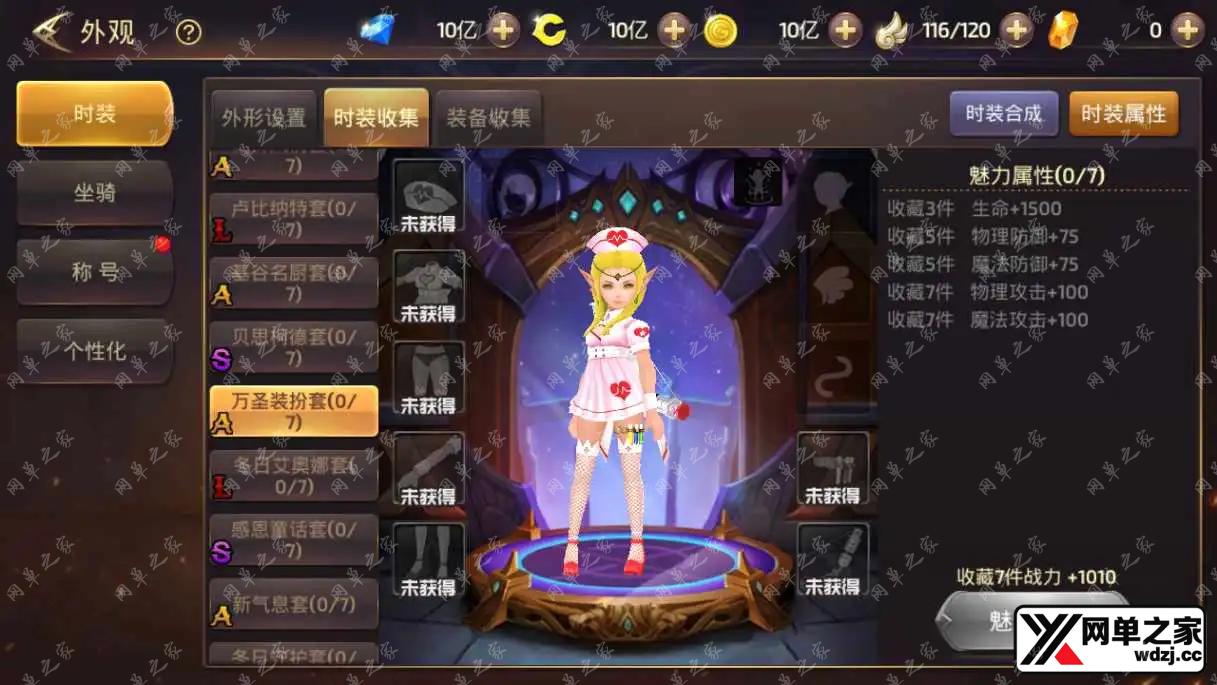Select the 时装收集 tab
1217x685 pixels.
coord(376,118)
